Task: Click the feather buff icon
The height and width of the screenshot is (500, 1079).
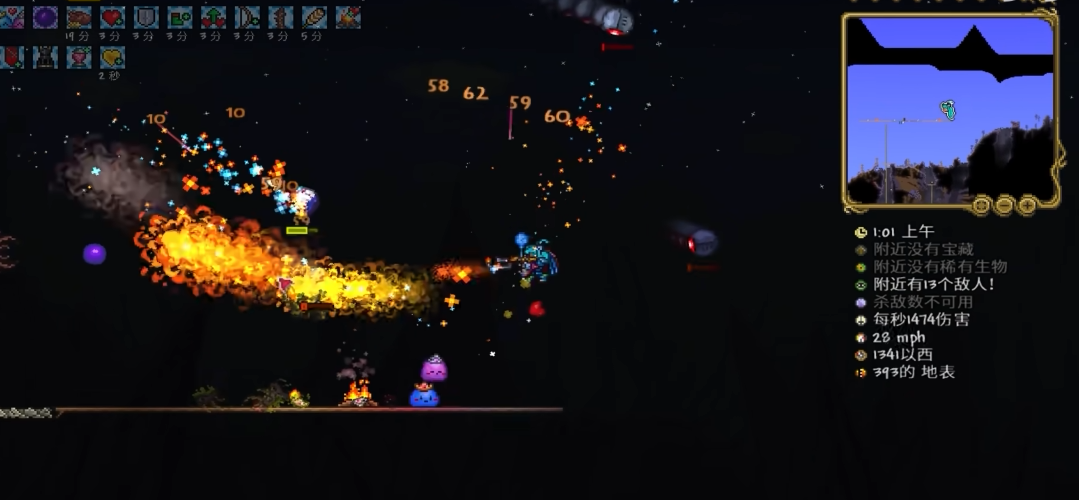Action: 314,17
